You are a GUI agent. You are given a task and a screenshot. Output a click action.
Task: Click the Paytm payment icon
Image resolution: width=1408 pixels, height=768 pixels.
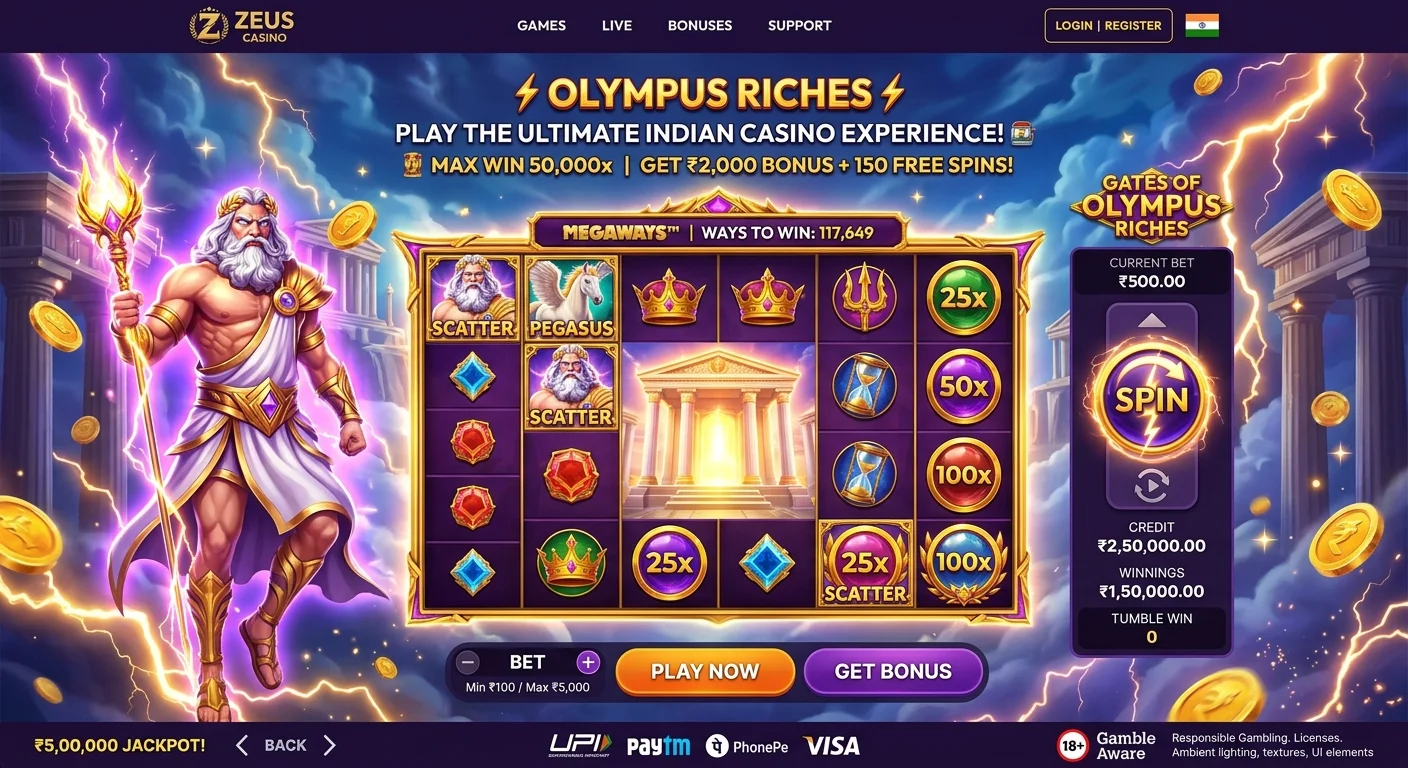pyautogui.click(x=659, y=745)
